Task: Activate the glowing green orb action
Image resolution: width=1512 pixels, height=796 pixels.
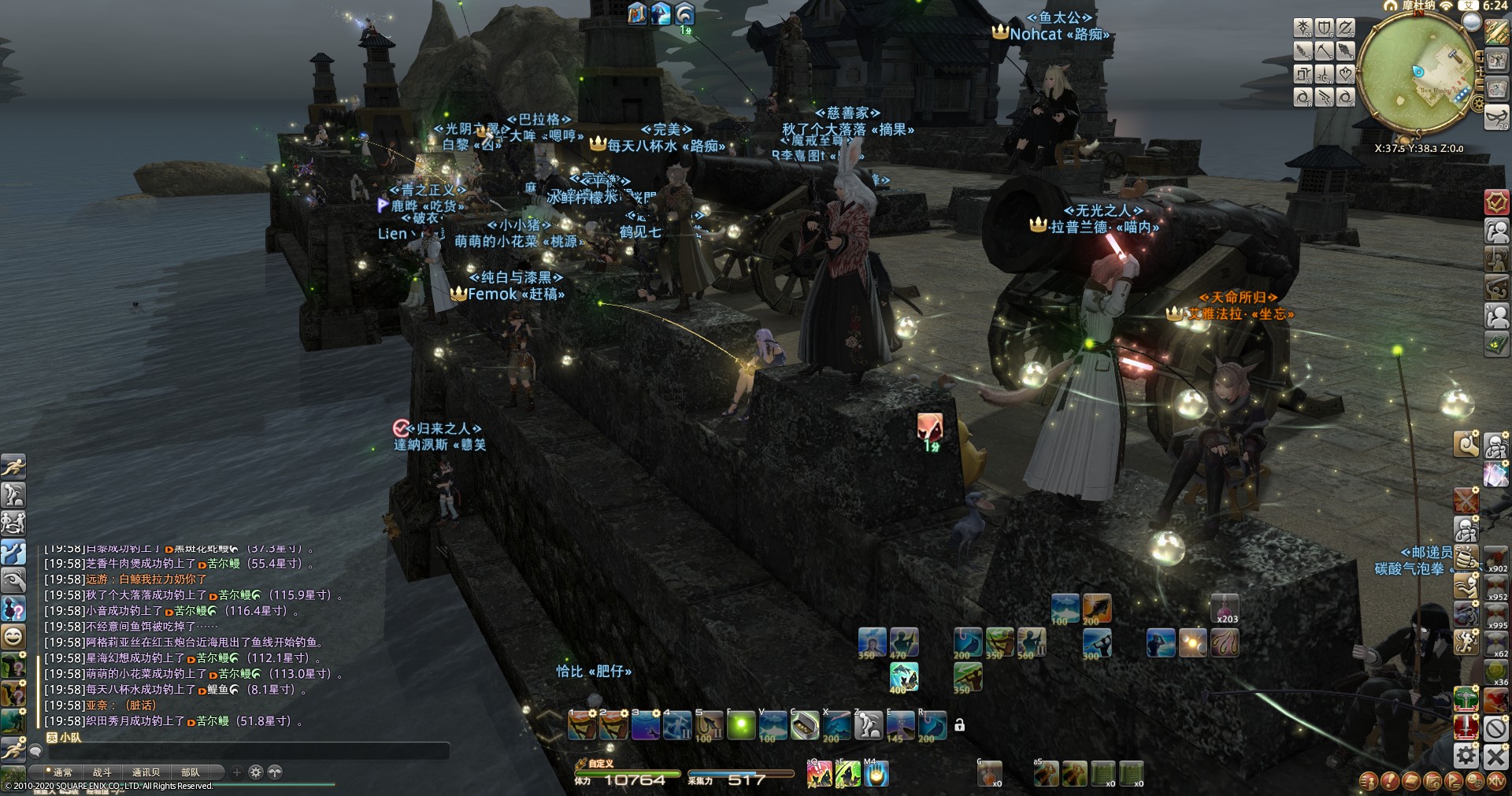Action: (740, 726)
